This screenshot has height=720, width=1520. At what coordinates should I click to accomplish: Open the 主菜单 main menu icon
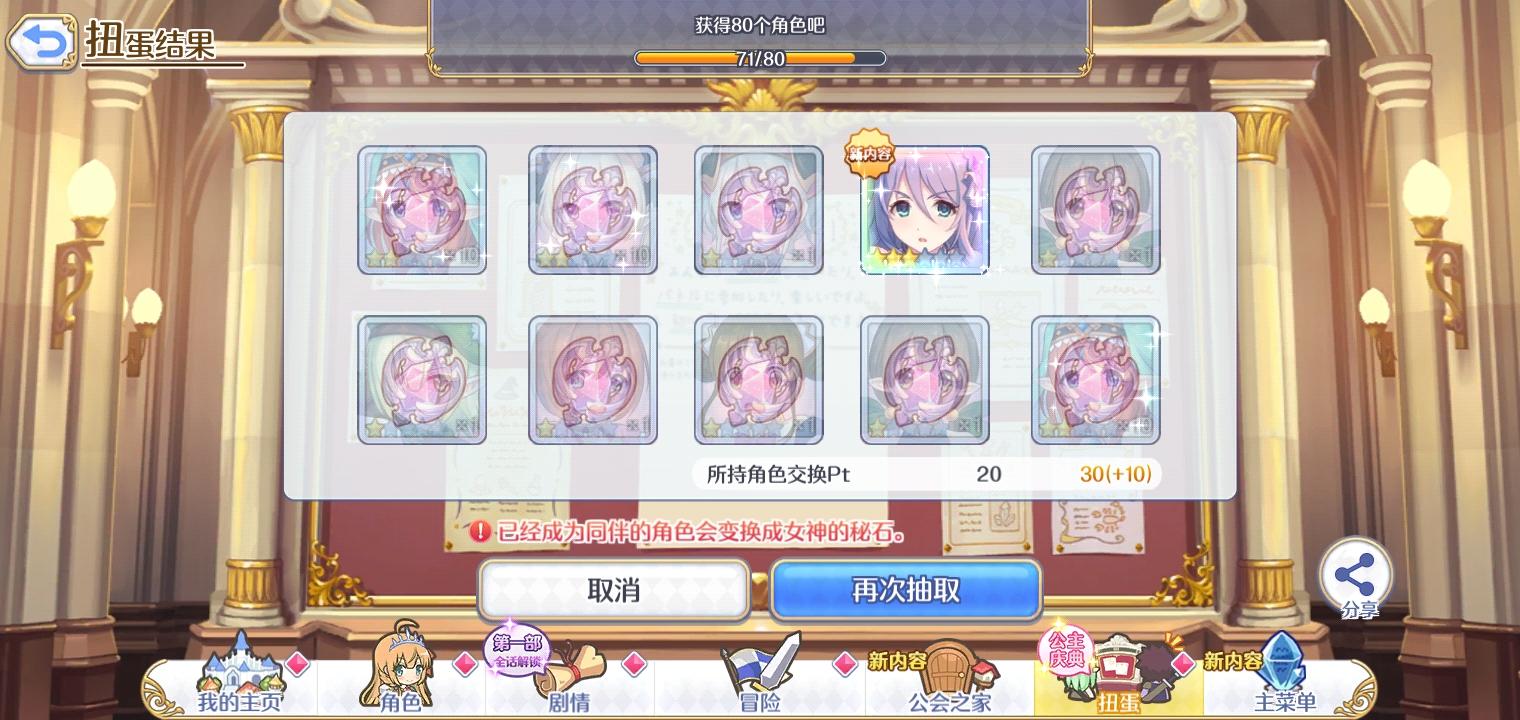point(1285,677)
